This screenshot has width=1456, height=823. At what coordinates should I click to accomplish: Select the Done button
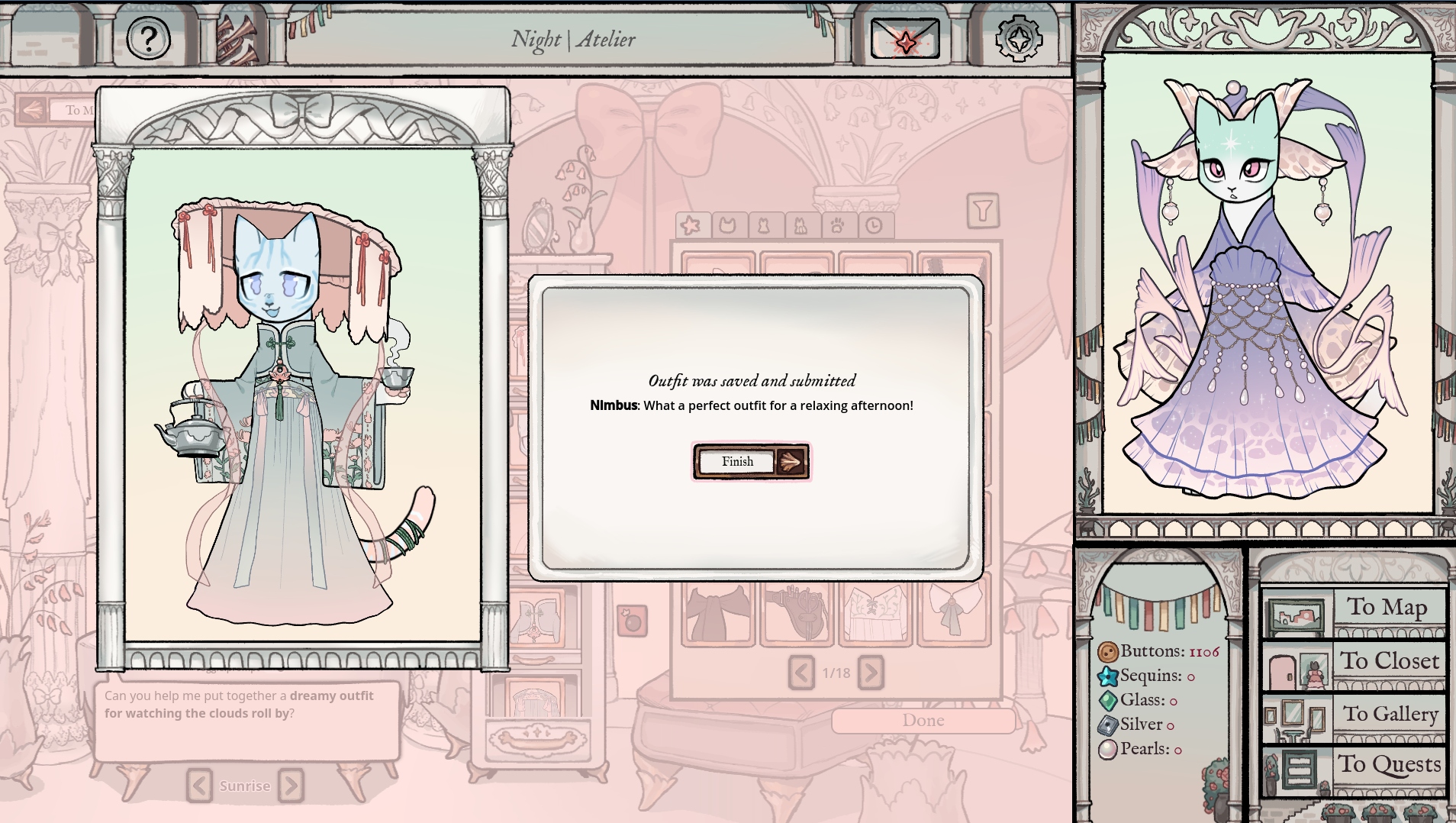tap(923, 721)
